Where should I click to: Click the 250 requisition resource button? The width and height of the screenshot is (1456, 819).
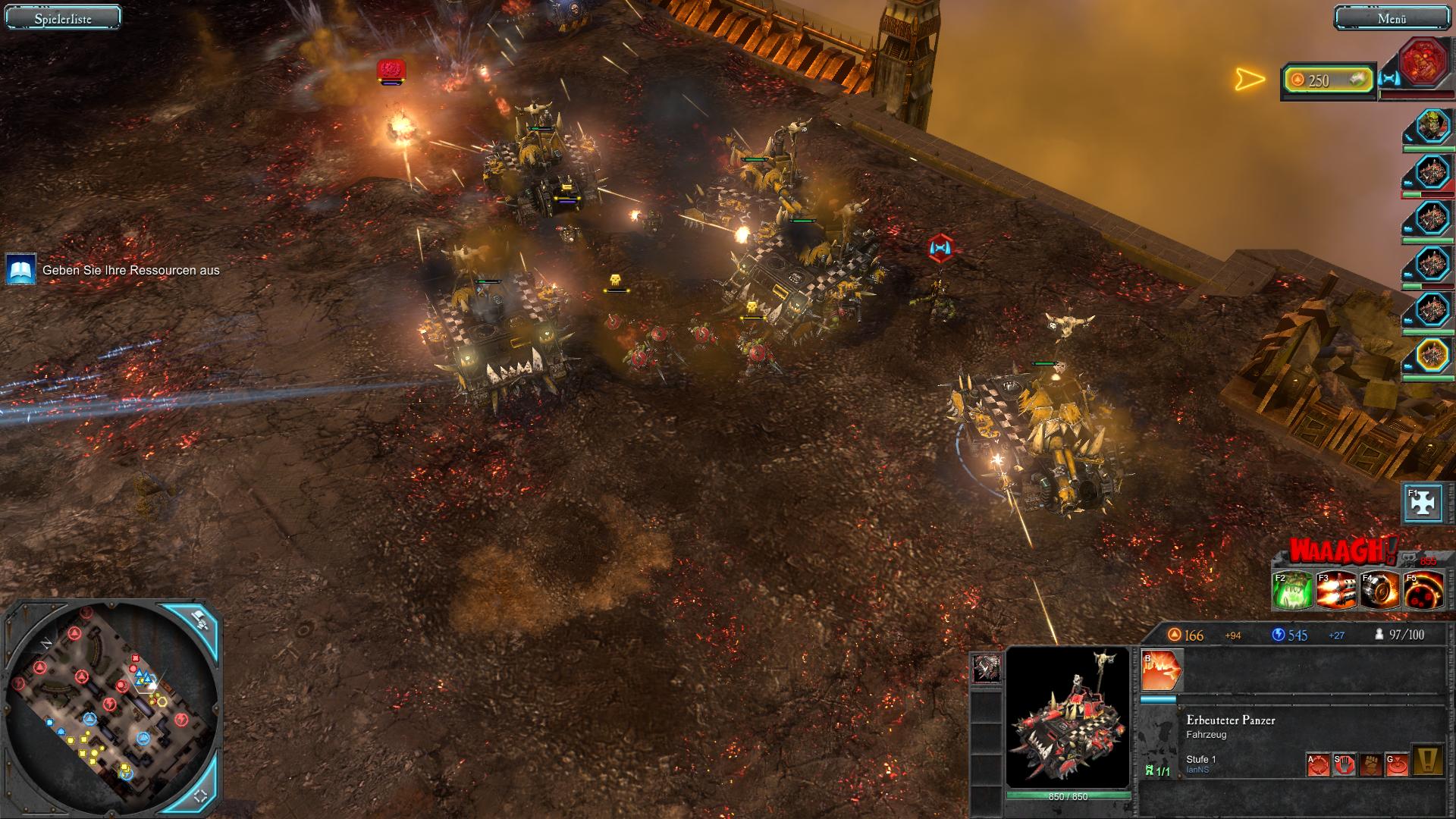(1328, 80)
